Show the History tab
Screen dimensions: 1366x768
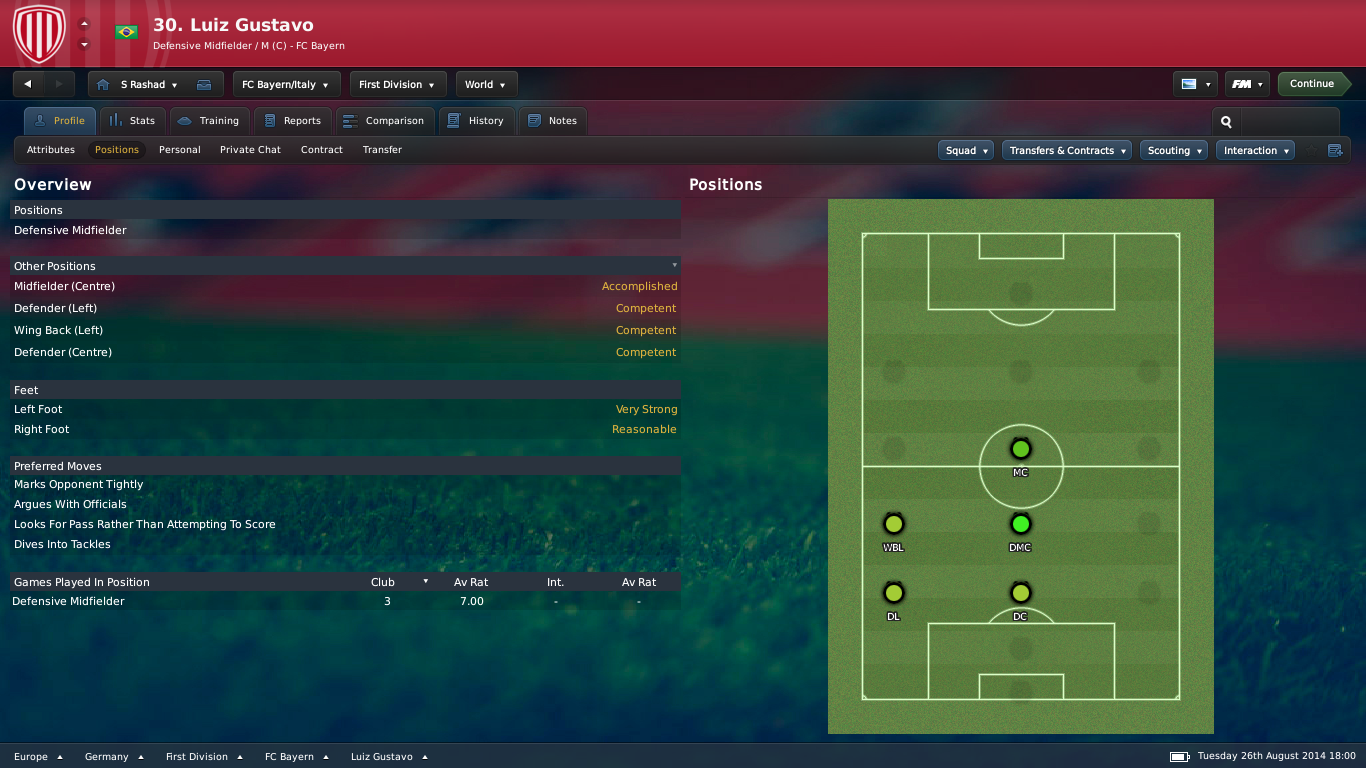click(476, 121)
